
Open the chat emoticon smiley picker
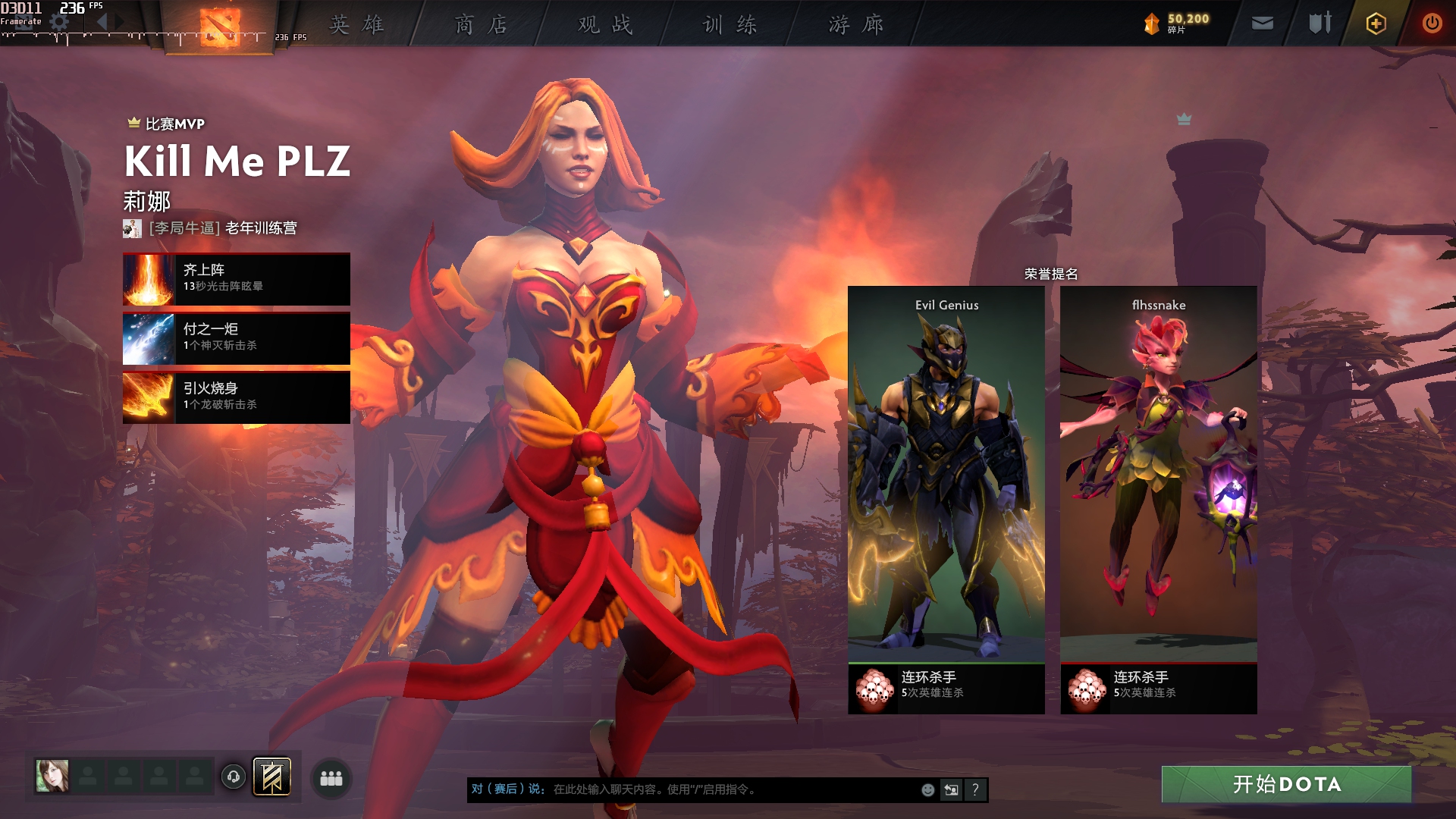927,789
